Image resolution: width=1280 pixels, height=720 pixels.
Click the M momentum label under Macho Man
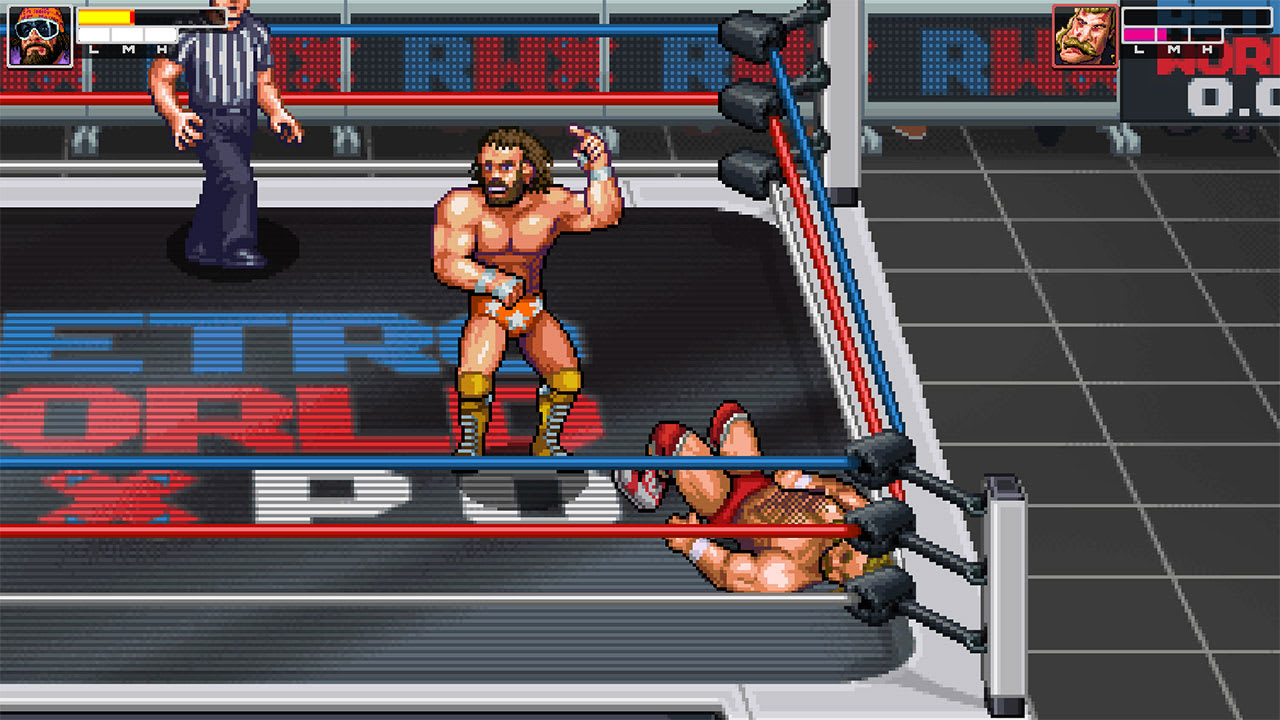[x=128, y=49]
